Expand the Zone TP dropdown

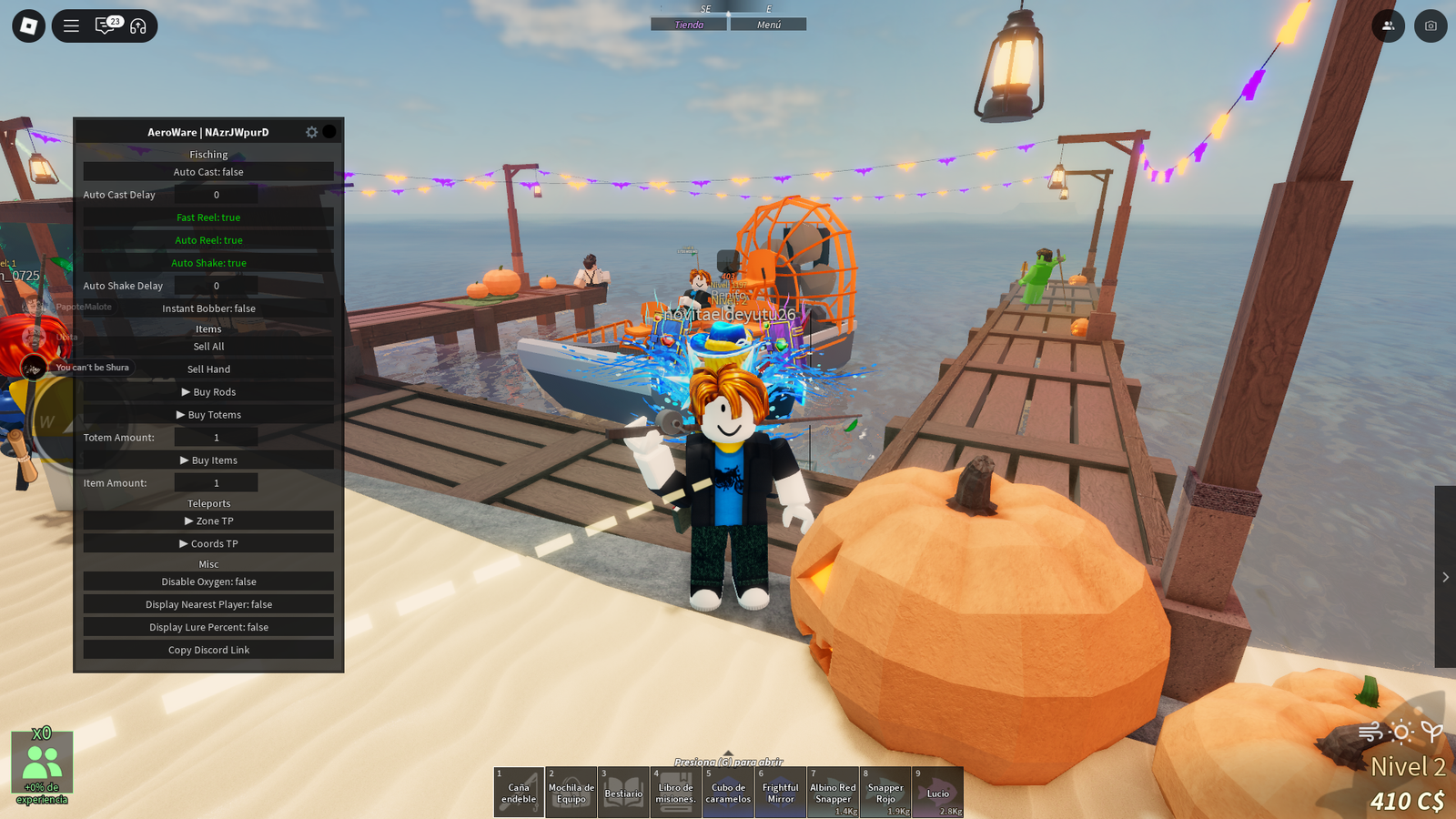(208, 521)
